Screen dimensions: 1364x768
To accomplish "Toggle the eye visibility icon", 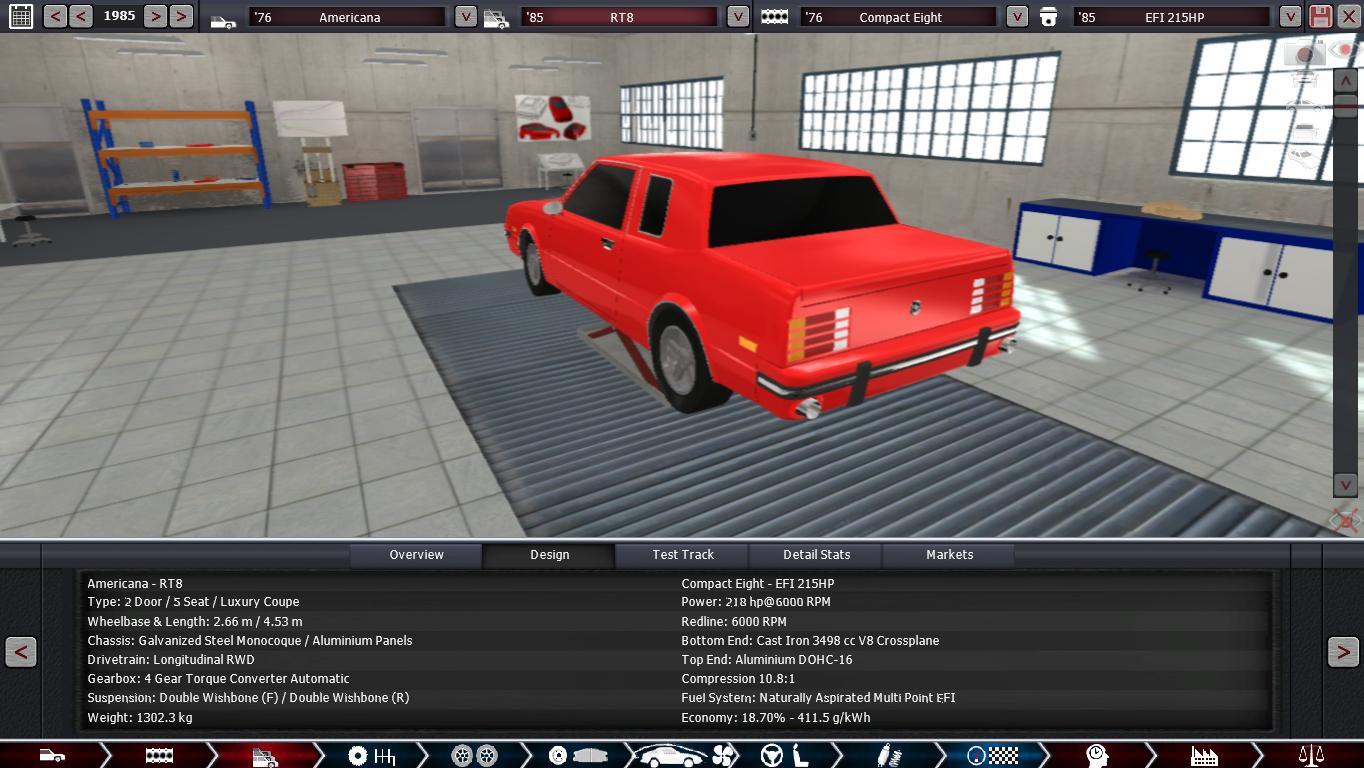I will (1343, 49).
